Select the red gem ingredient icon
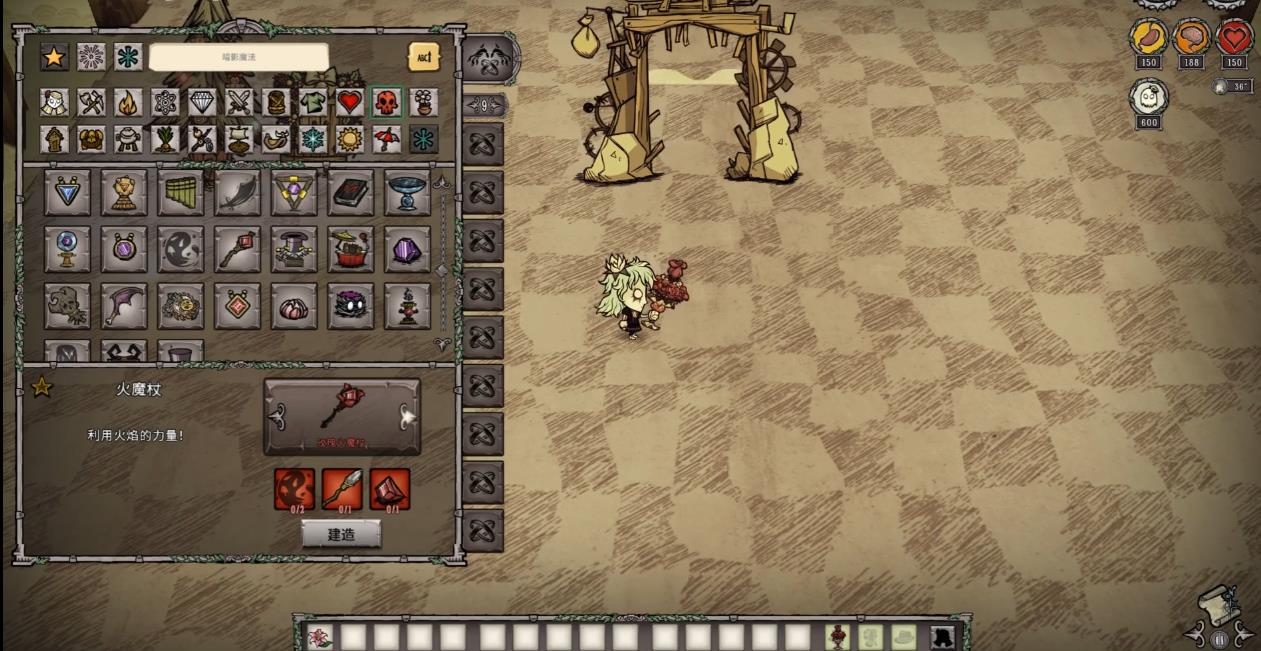The image size is (1261, 651). (x=390, y=489)
